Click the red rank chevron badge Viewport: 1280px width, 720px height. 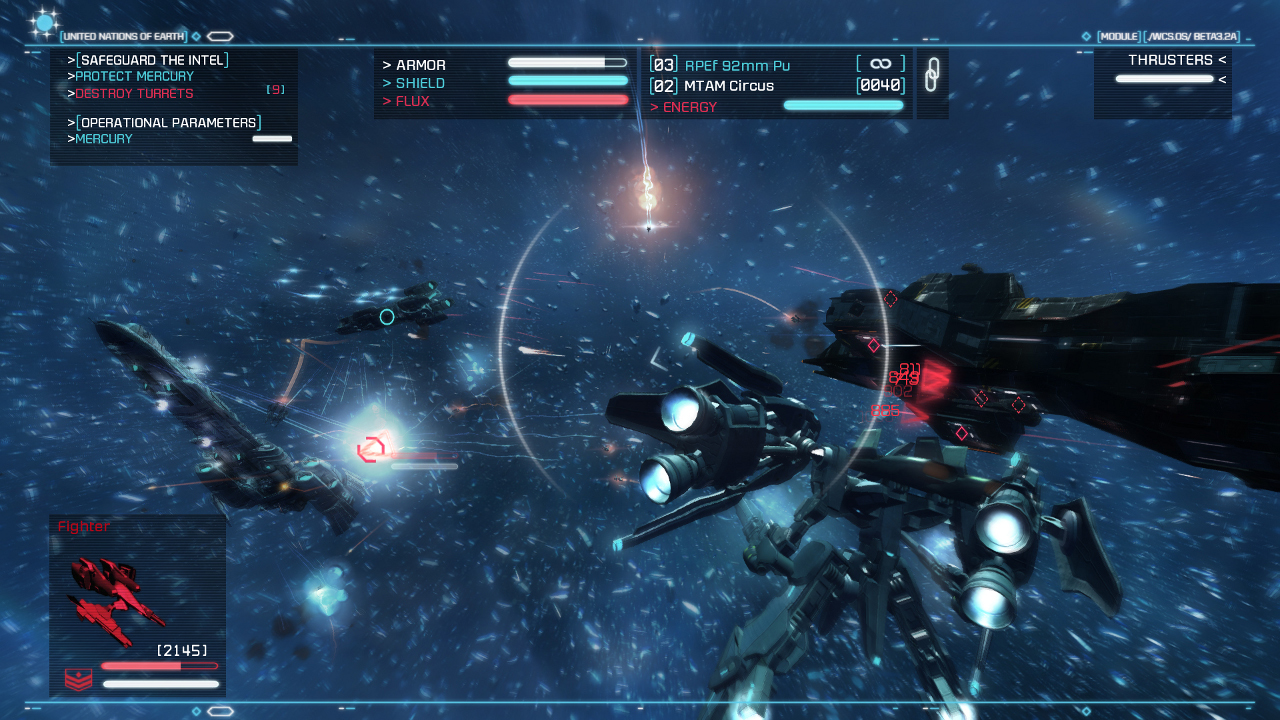78,680
